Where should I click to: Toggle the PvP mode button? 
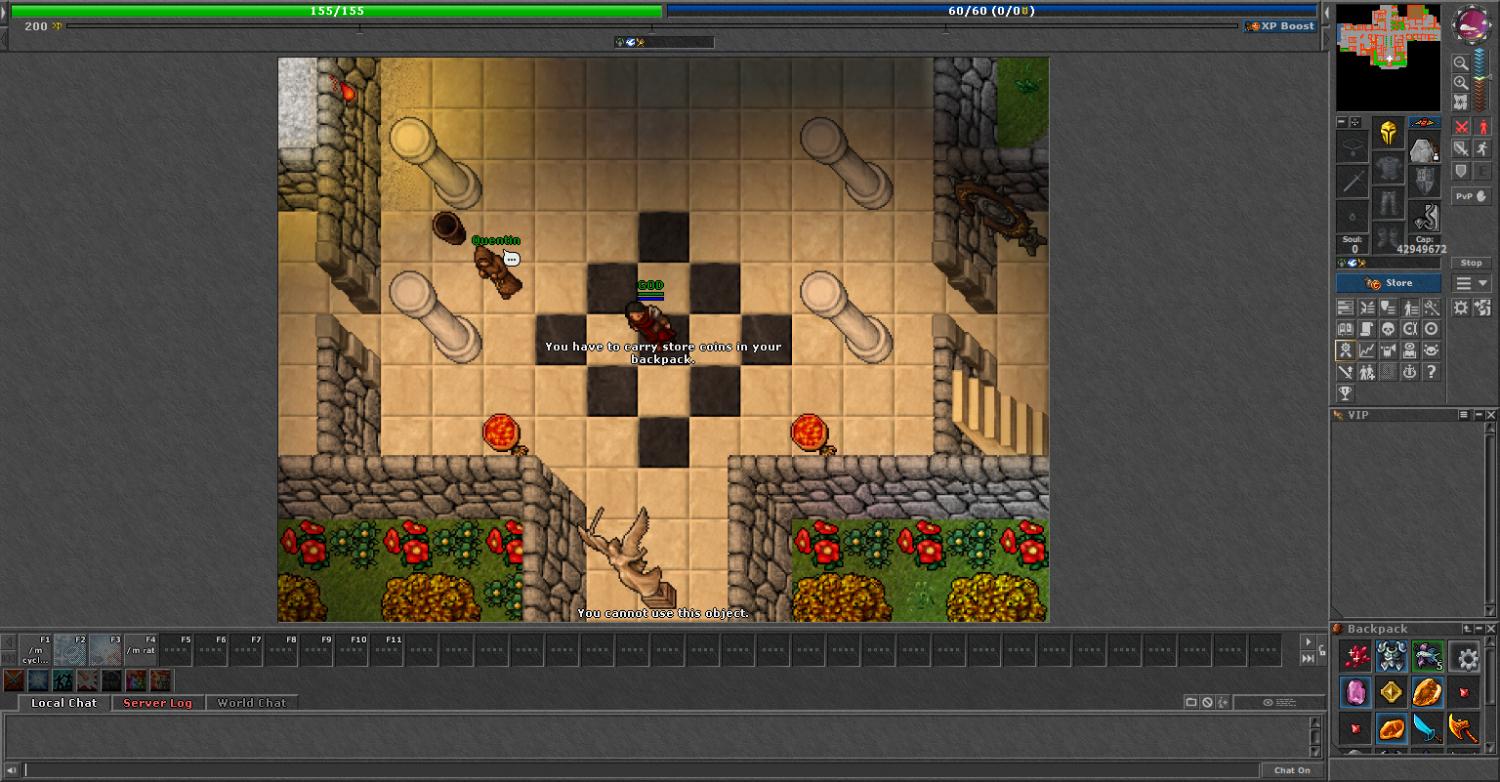[1470, 197]
